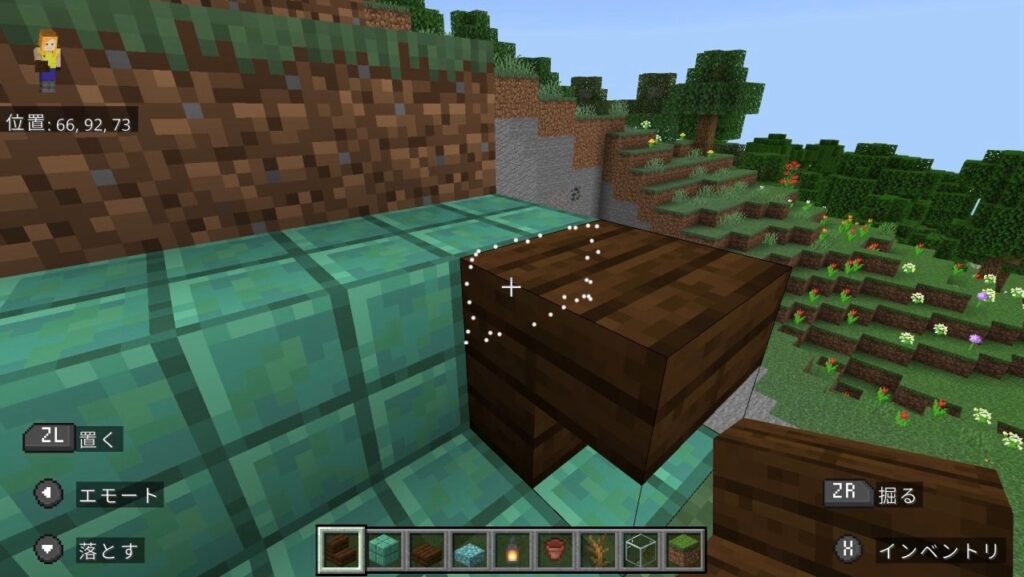Select the dark oak stairs hotbar slot

pos(341,550)
